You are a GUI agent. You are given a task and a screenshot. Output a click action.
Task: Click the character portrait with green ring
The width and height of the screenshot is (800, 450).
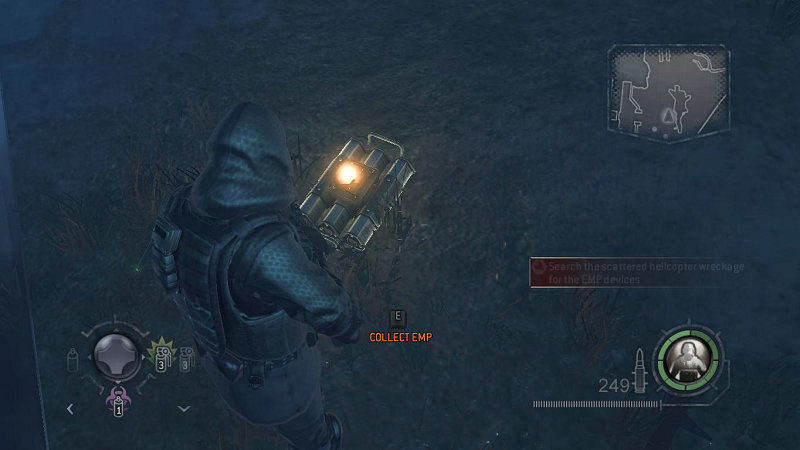click(688, 358)
